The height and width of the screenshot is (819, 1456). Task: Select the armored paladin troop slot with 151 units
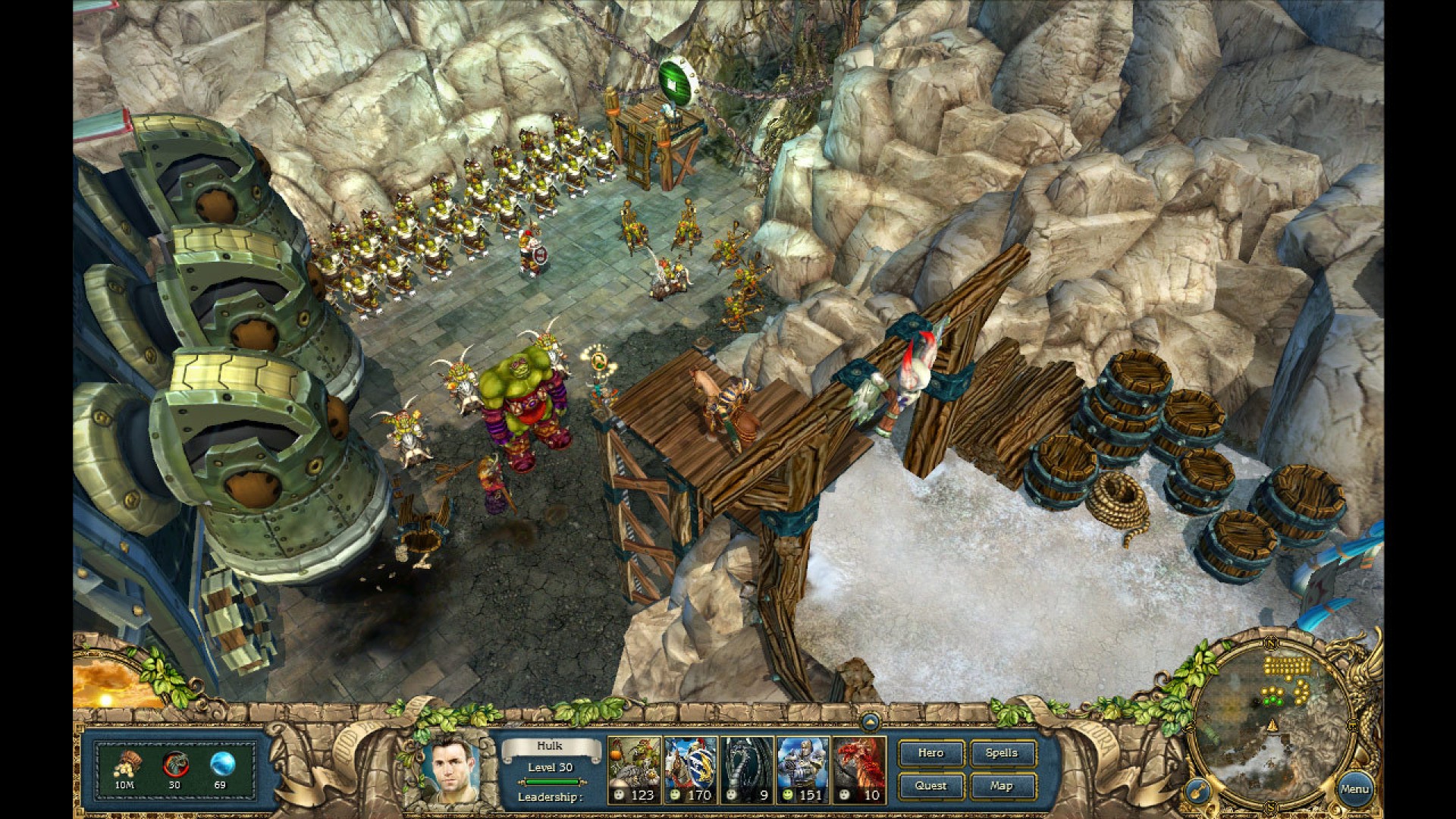click(803, 770)
